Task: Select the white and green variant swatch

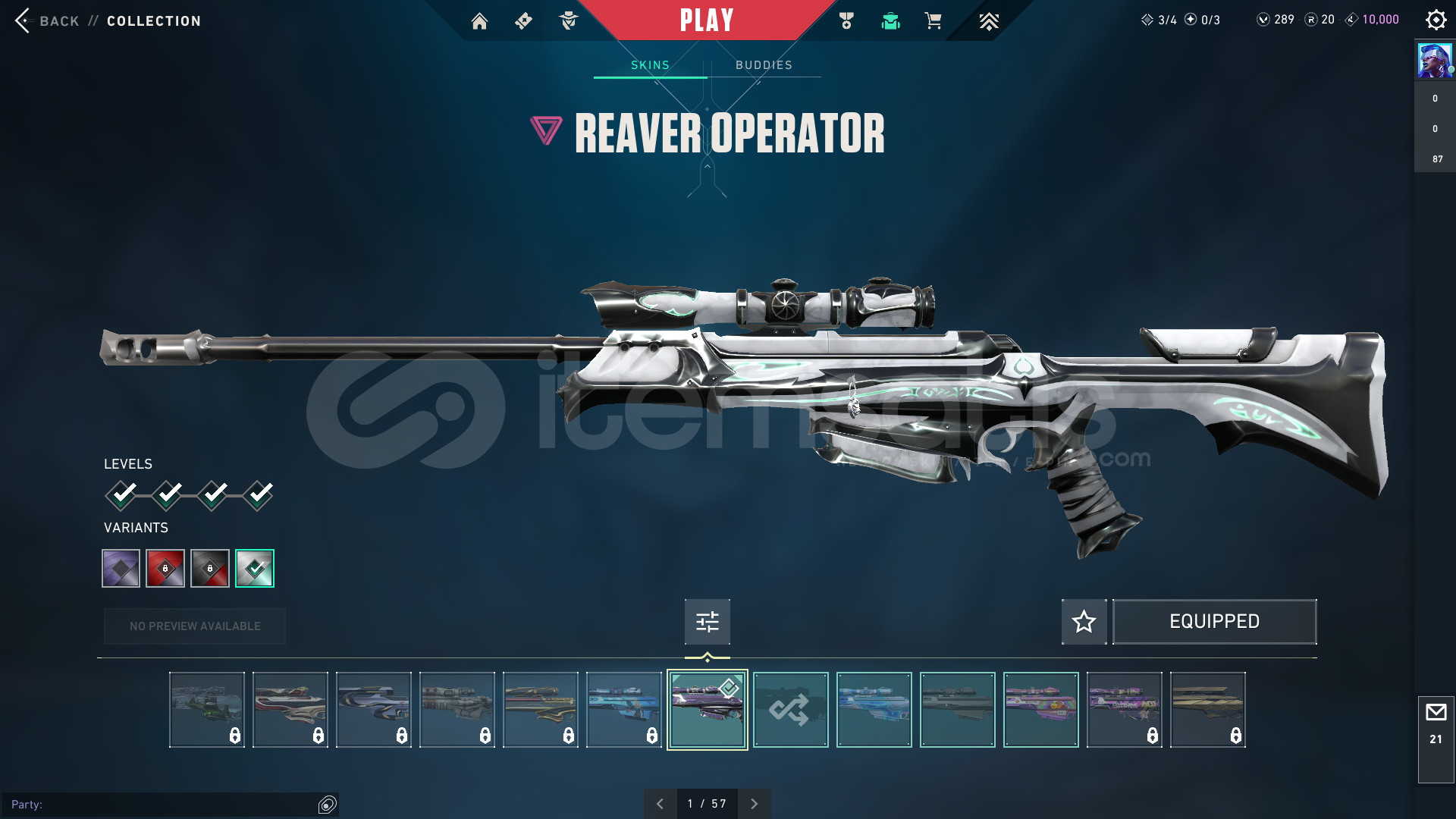Action: coord(255,568)
